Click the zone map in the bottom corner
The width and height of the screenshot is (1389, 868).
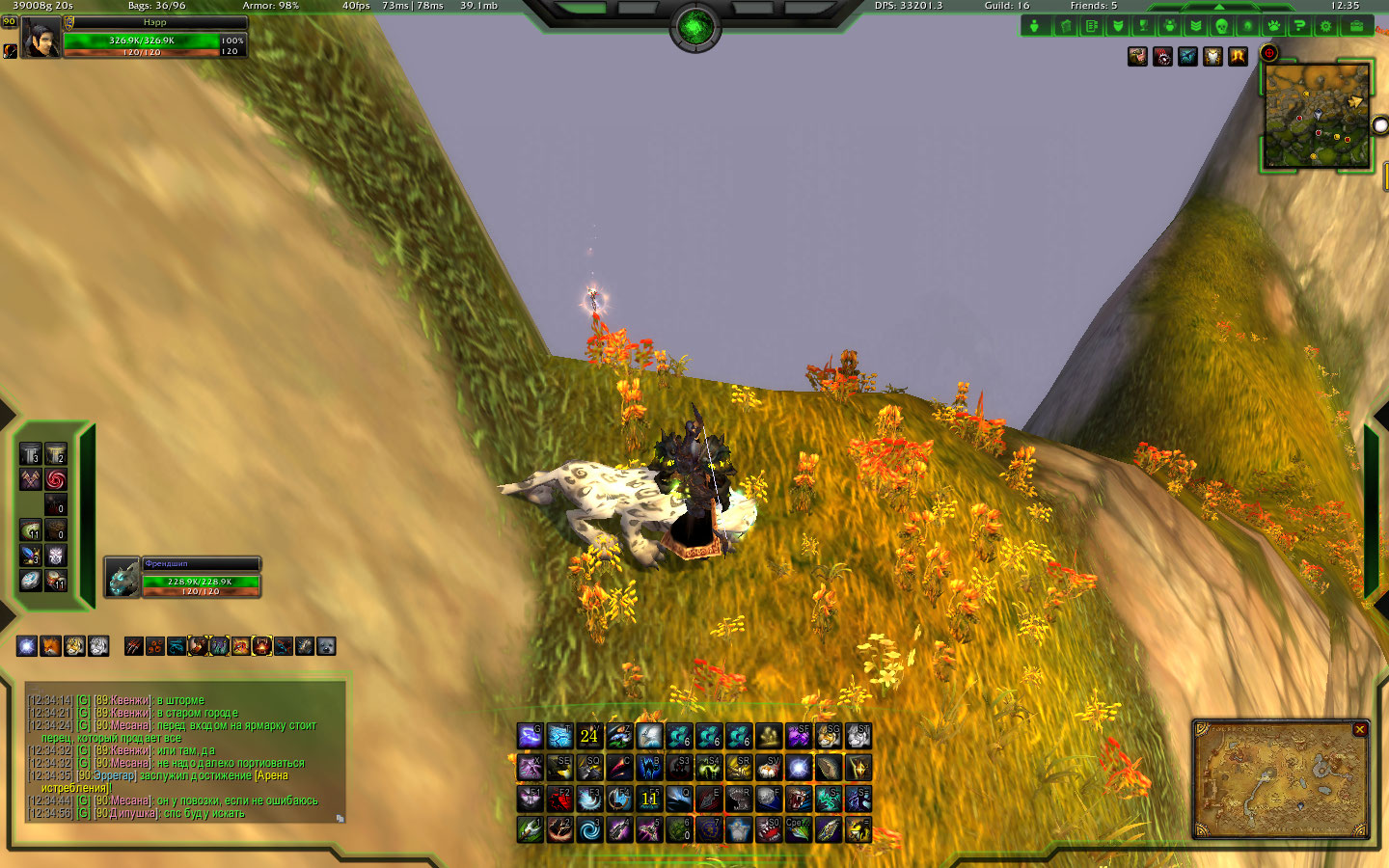[1280, 781]
